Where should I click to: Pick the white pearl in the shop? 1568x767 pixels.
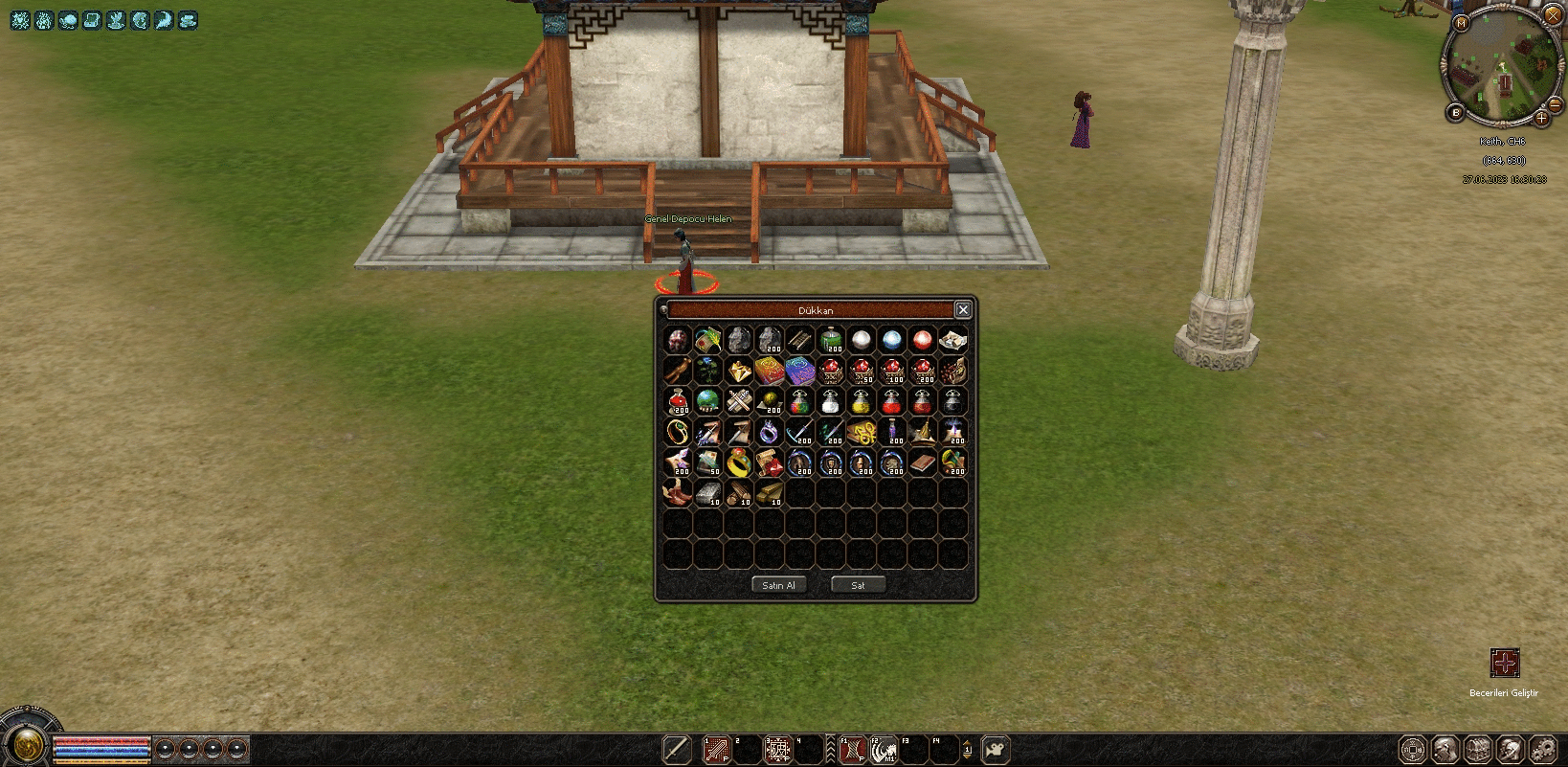862,340
